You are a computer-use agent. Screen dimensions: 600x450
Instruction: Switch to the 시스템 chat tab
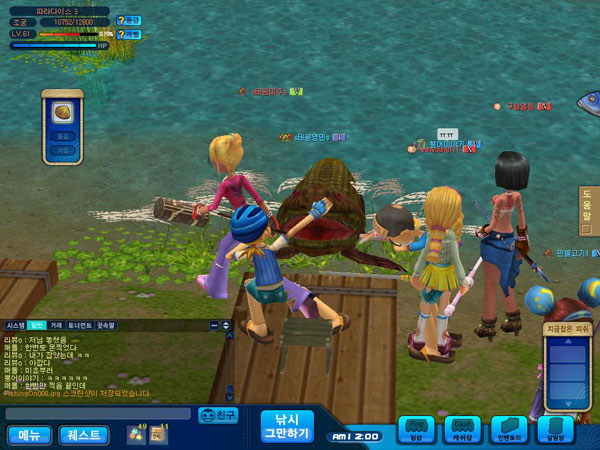tap(15, 325)
